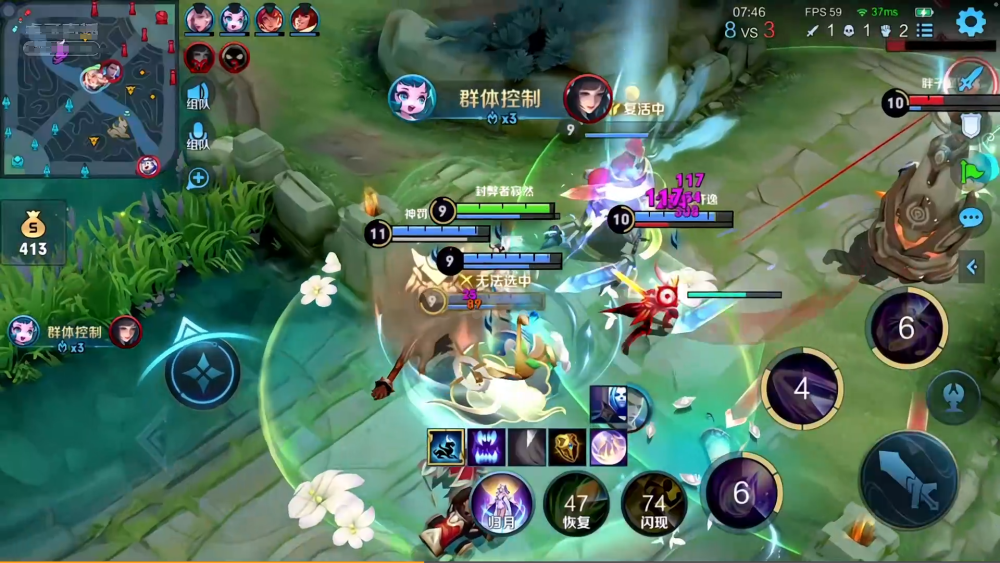Toggle the team microphone button
Image resolution: width=1000 pixels, height=563 pixels.
tap(198, 136)
